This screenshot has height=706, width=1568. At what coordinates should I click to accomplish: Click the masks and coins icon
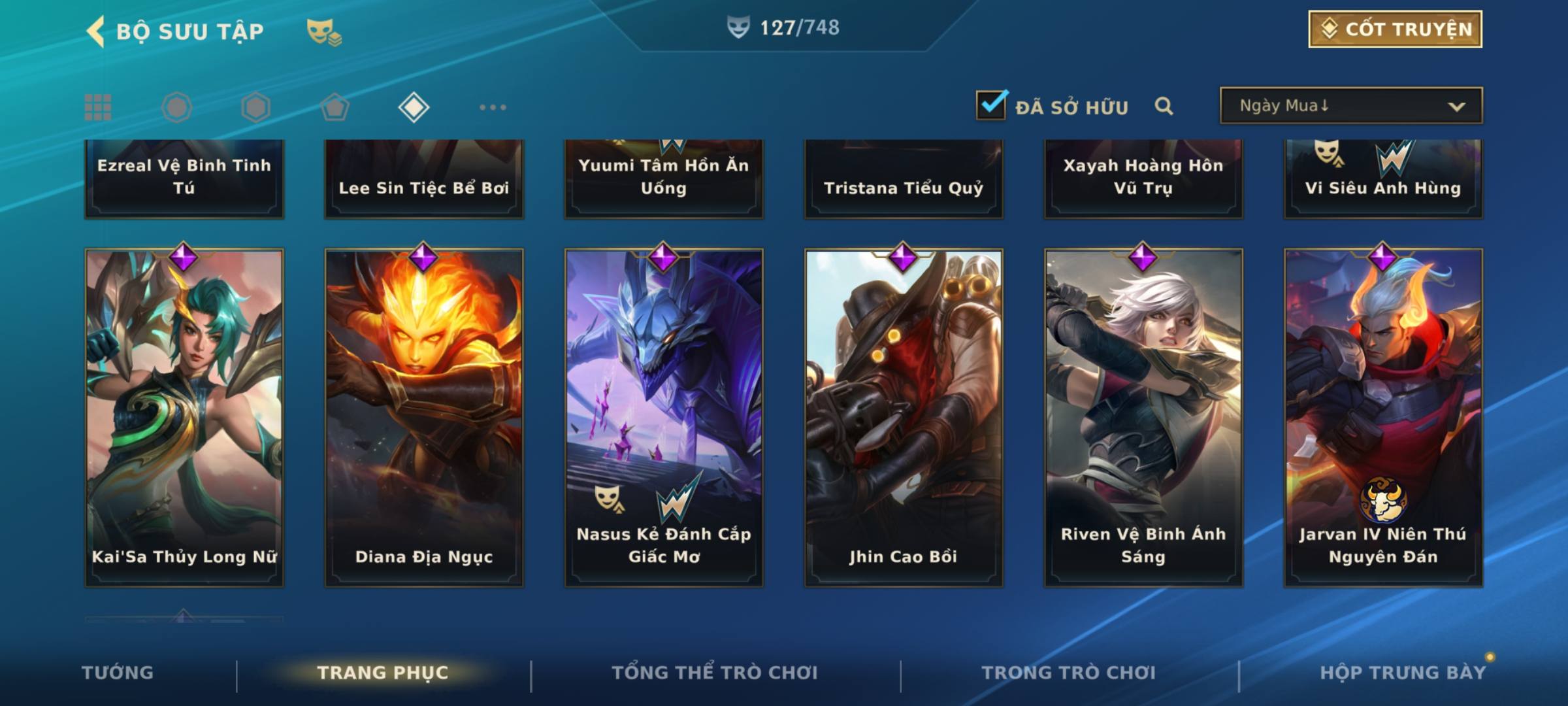tap(324, 31)
